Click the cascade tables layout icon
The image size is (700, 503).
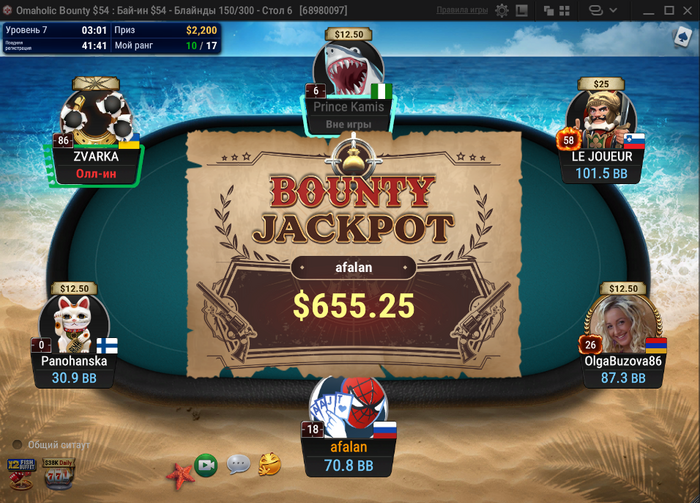click(548, 10)
